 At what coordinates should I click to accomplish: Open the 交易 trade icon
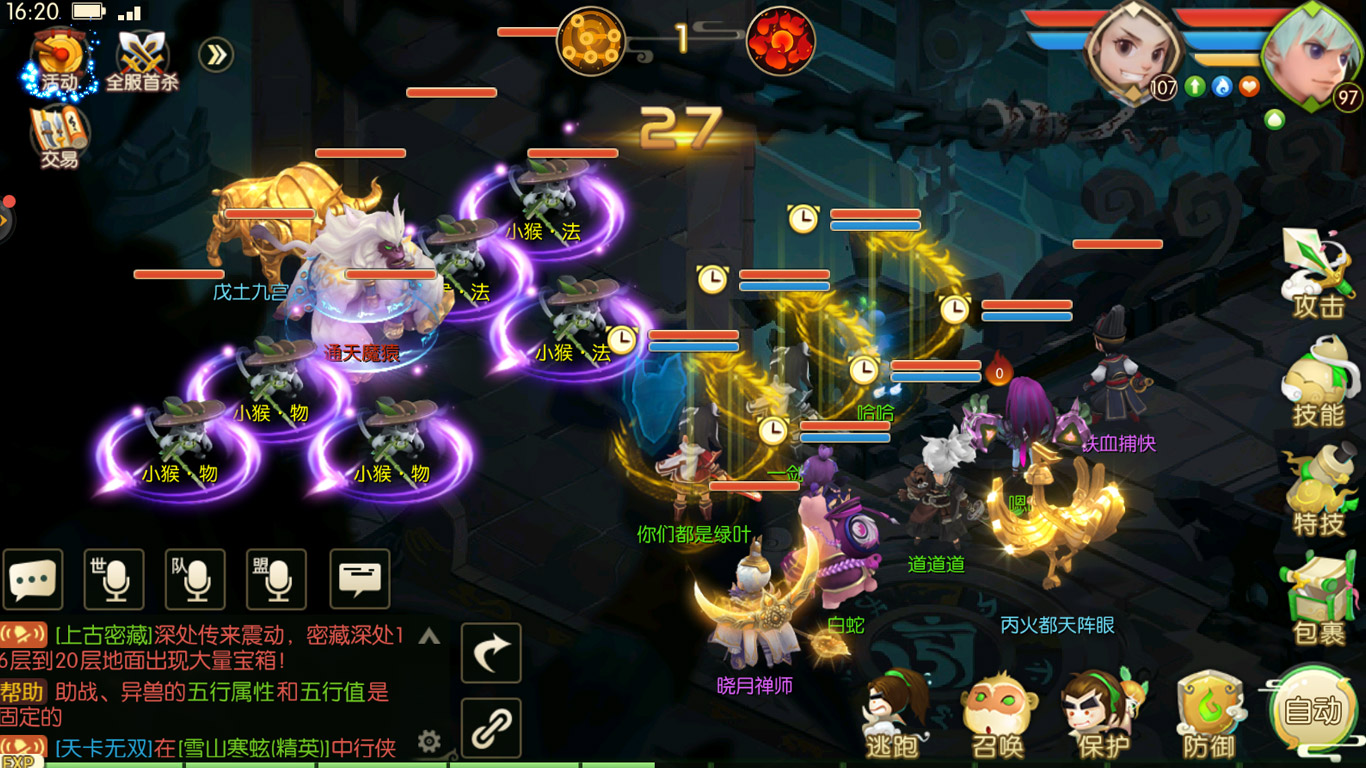pos(59,136)
